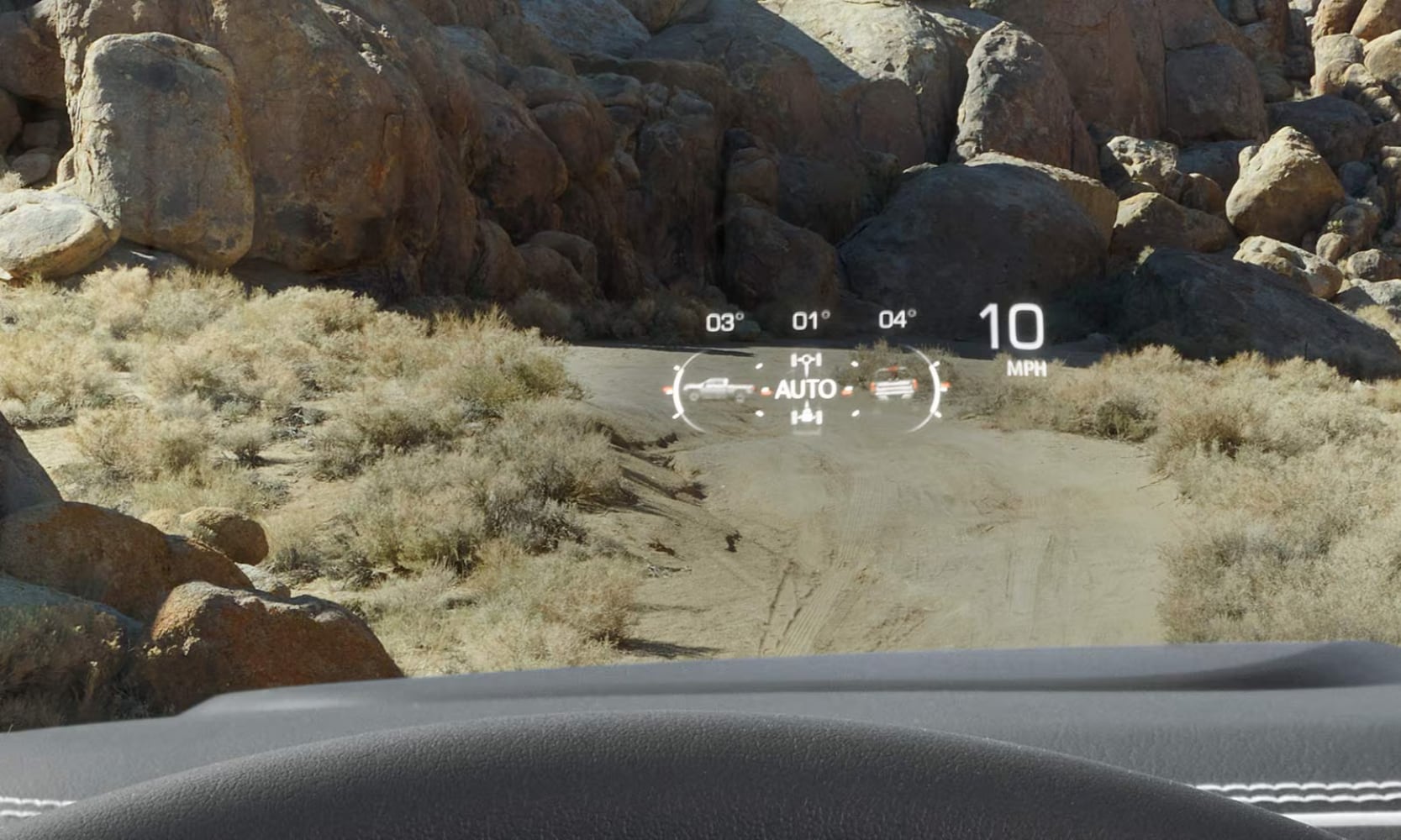This screenshot has height=840, width=1401.
Task: Select the rear-view truck roll icon
Action: [x=892, y=387]
